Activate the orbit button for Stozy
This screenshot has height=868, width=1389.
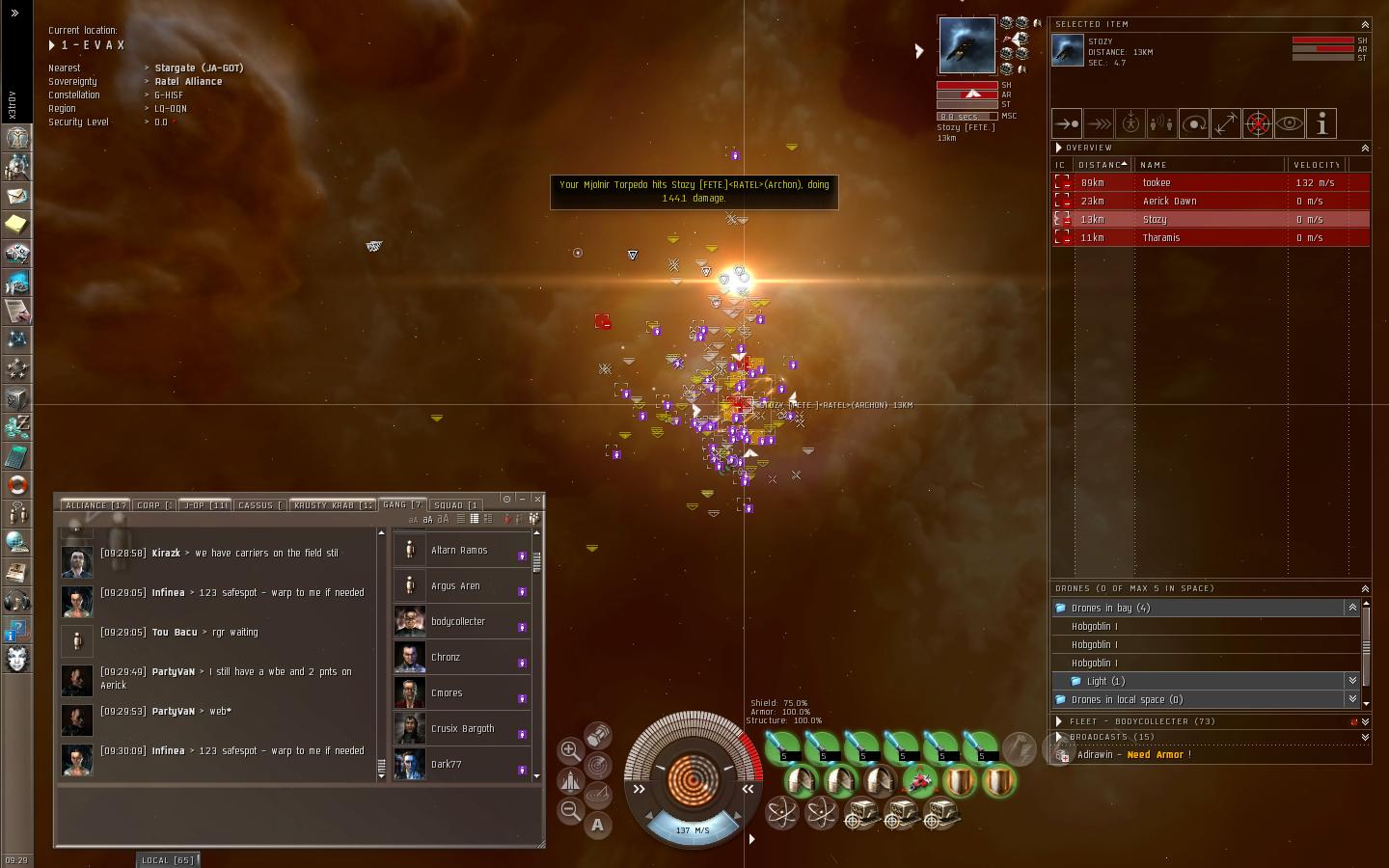pyautogui.click(x=1194, y=123)
